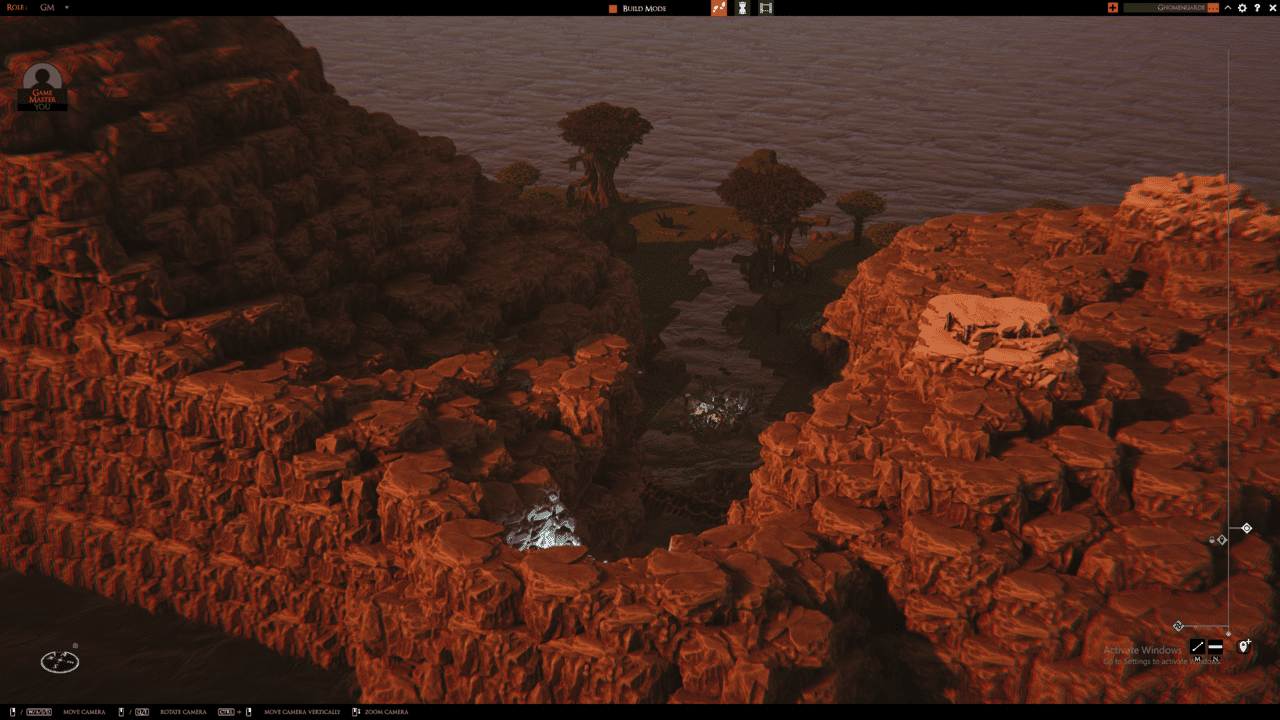Screen dimensions: 1280x720
Task: Select the flat bar tool
Action: (x=1215, y=647)
